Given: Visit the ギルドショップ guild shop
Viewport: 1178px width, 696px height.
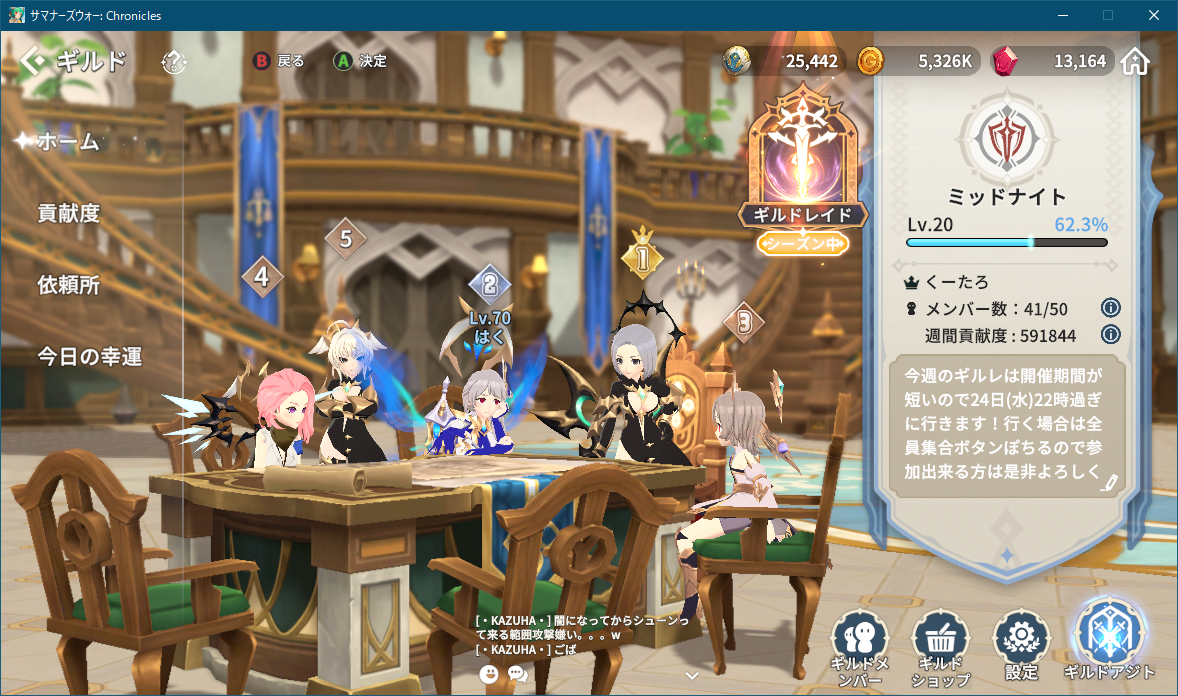Looking at the screenshot, I should click(x=941, y=646).
